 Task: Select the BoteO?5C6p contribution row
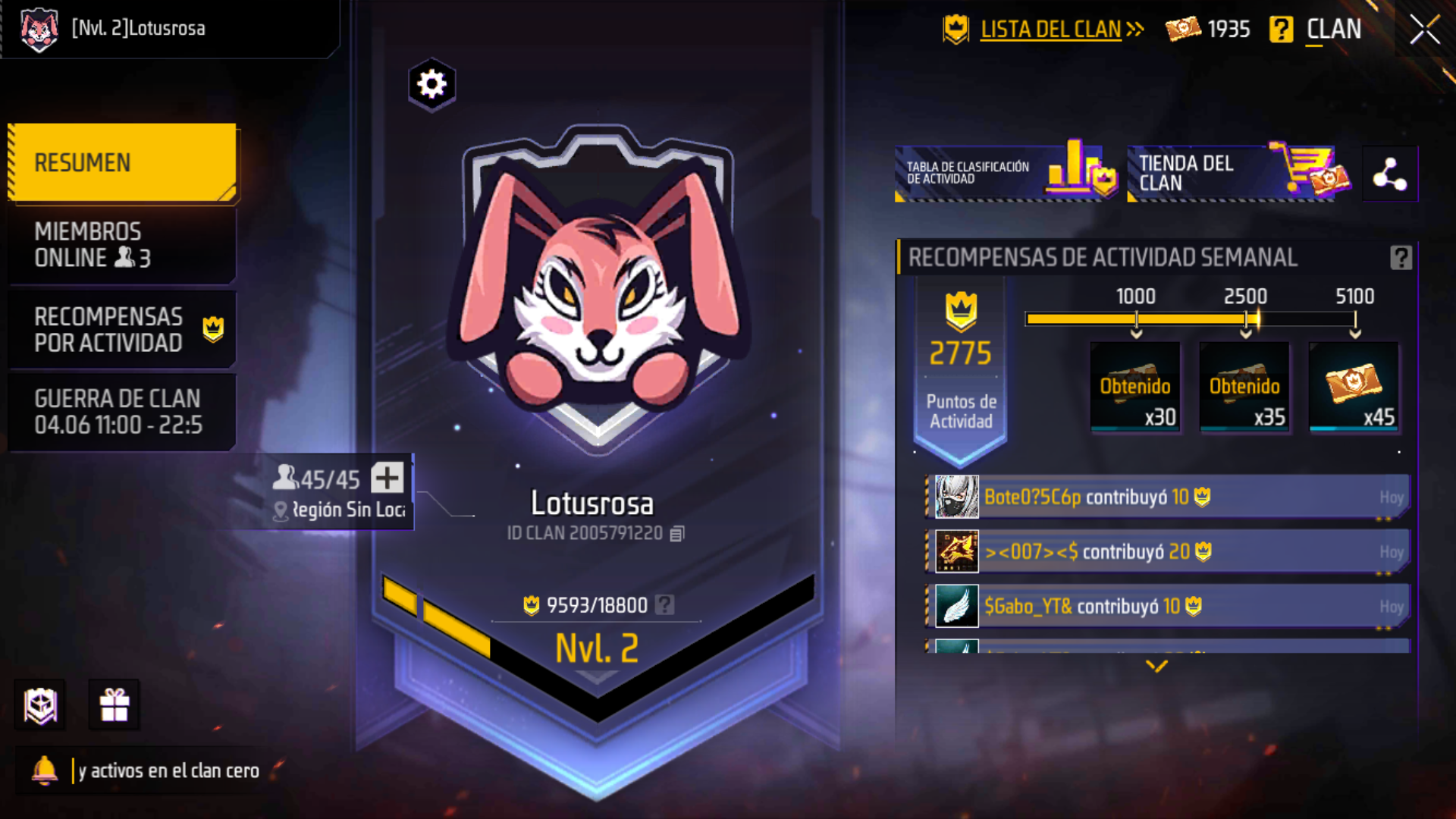1168,497
